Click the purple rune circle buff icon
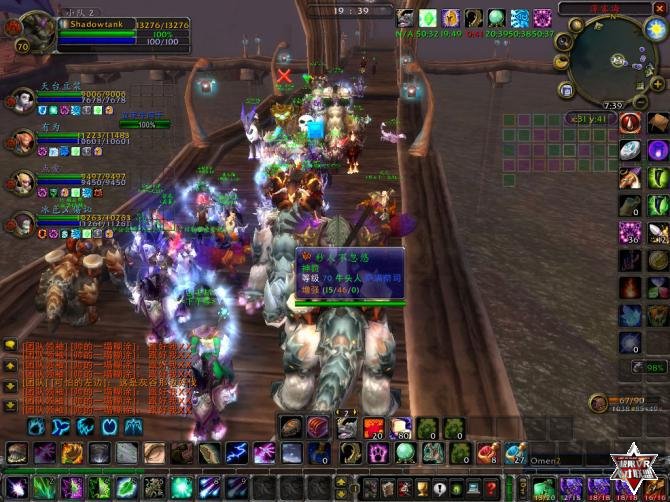 point(542,18)
